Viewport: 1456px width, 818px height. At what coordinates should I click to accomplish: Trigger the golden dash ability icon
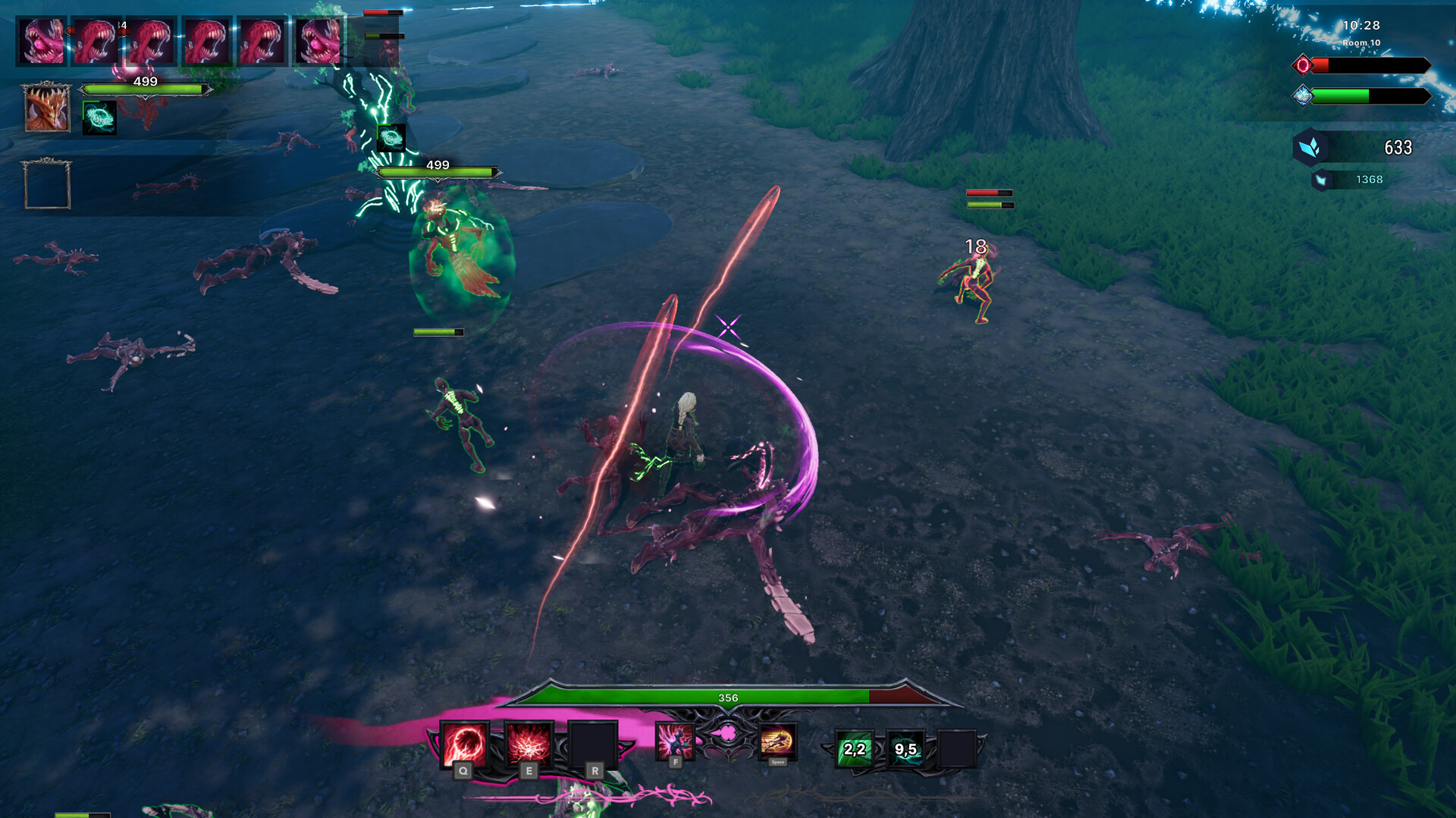(x=777, y=741)
